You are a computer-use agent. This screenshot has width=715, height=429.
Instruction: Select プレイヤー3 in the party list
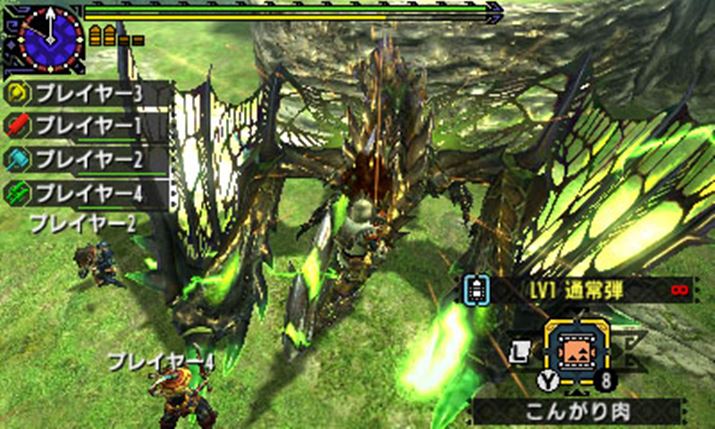[x=87, y=94]
